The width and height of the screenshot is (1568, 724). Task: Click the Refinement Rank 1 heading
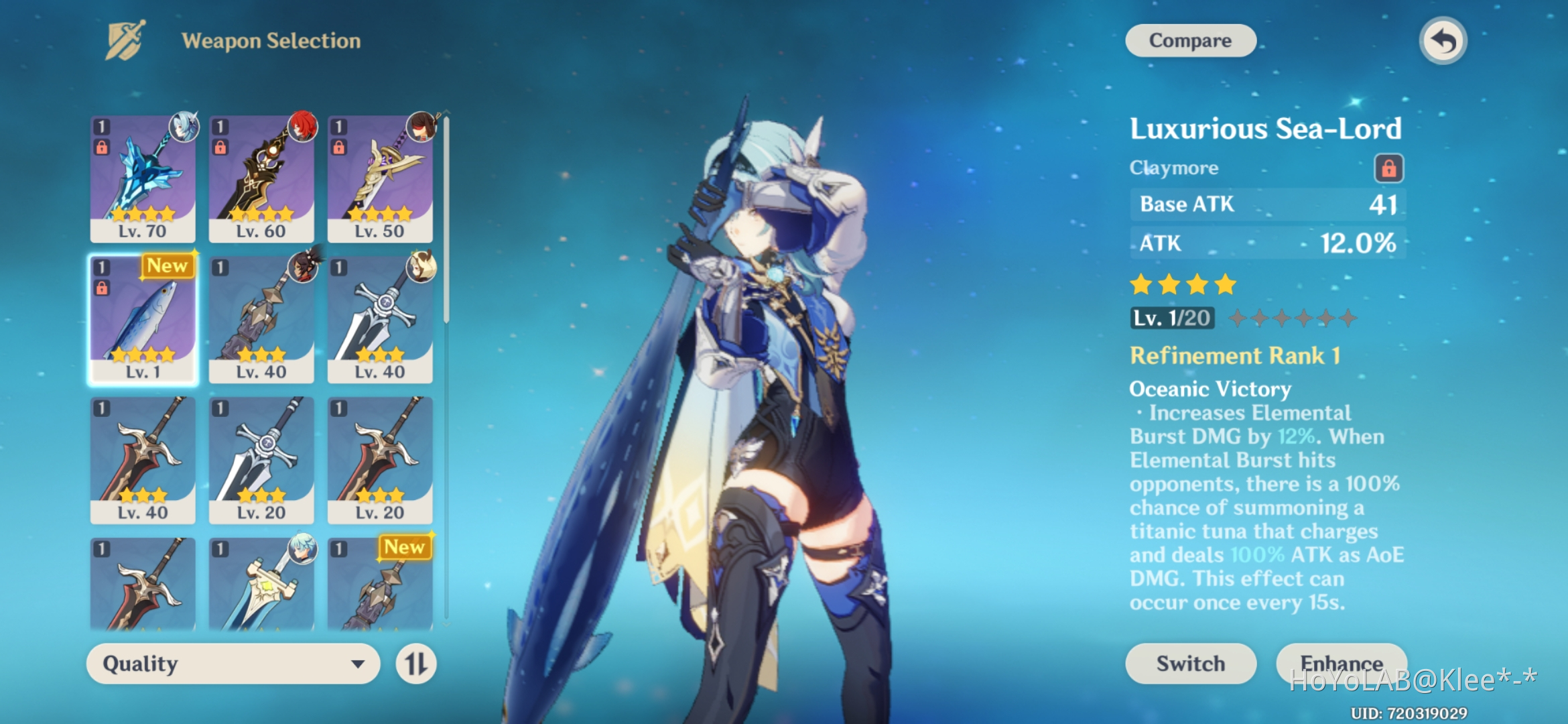(1234, 356)
